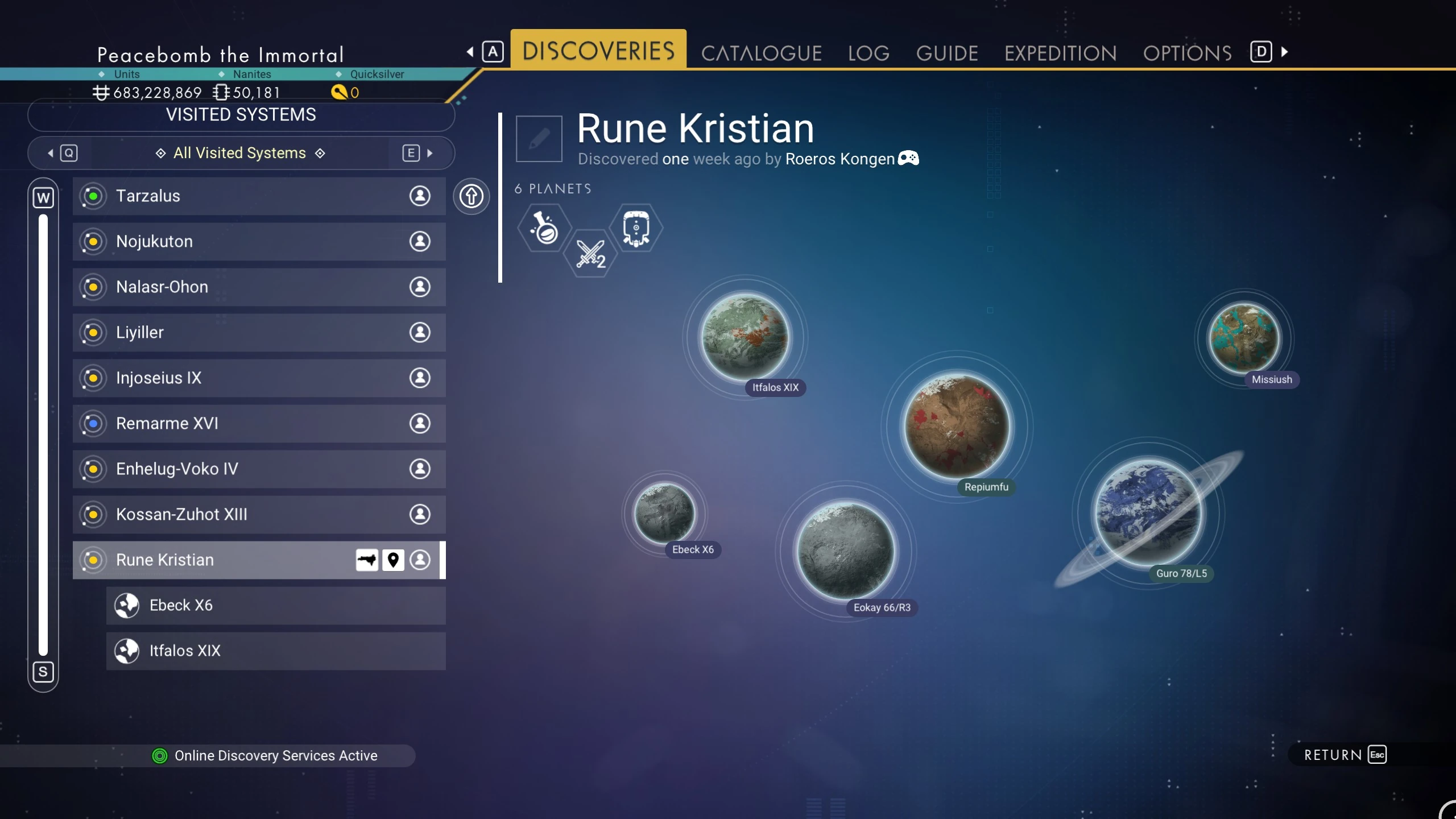Switch to the Options tab
Screen dimensions: 1456x819
[x=1188, y=53]
